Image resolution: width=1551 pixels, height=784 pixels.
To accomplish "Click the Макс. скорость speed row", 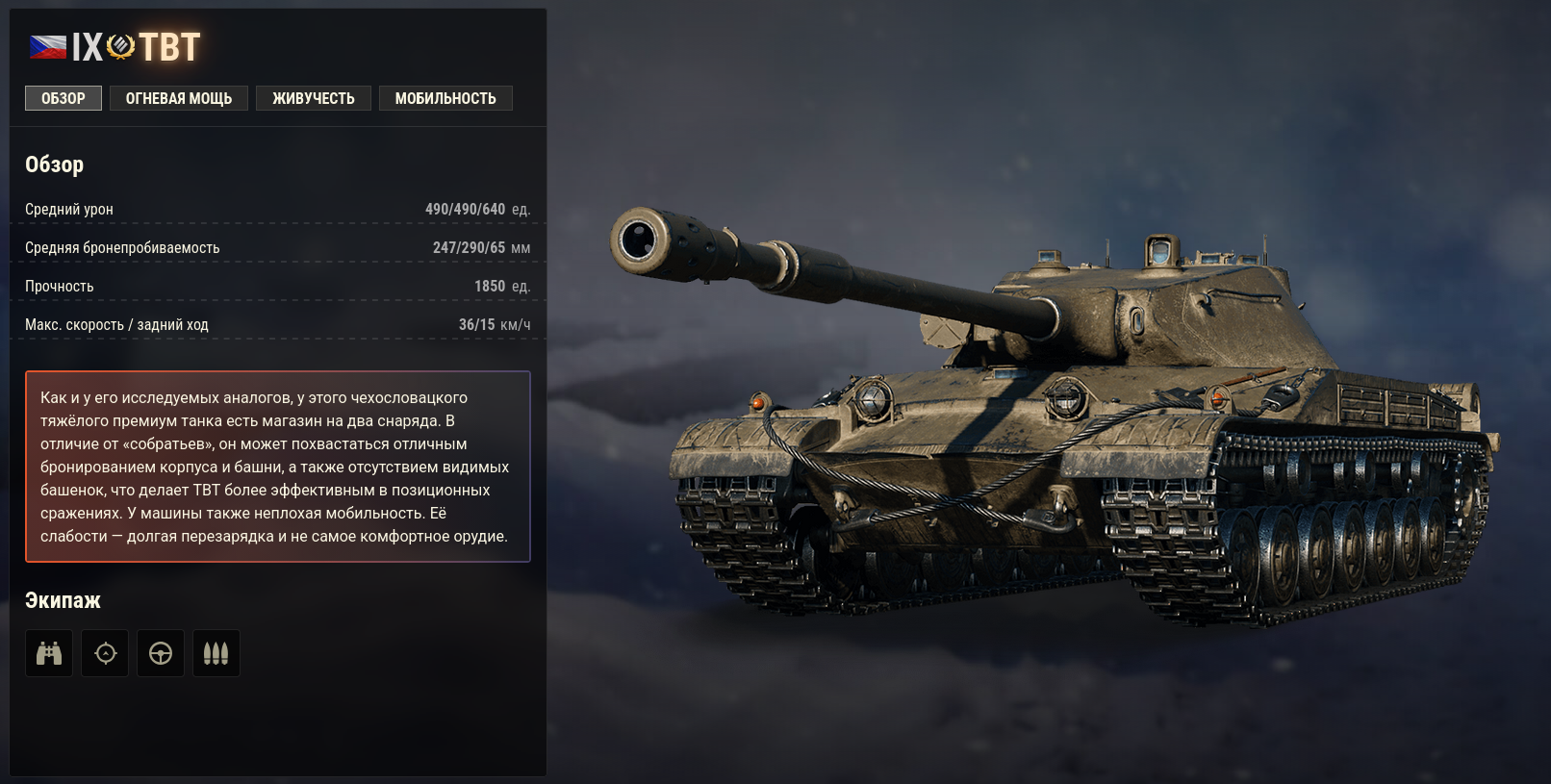I will pyautogui.click(x=279, y=324).
